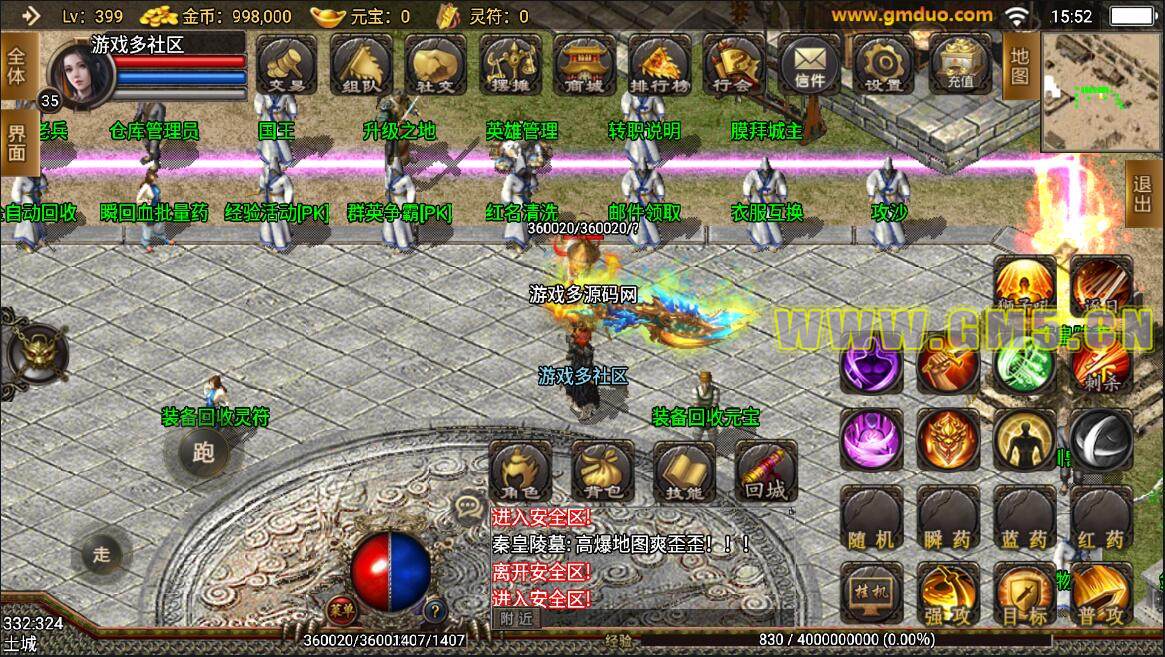Open the 信件 mail icon

coord(809,65)
